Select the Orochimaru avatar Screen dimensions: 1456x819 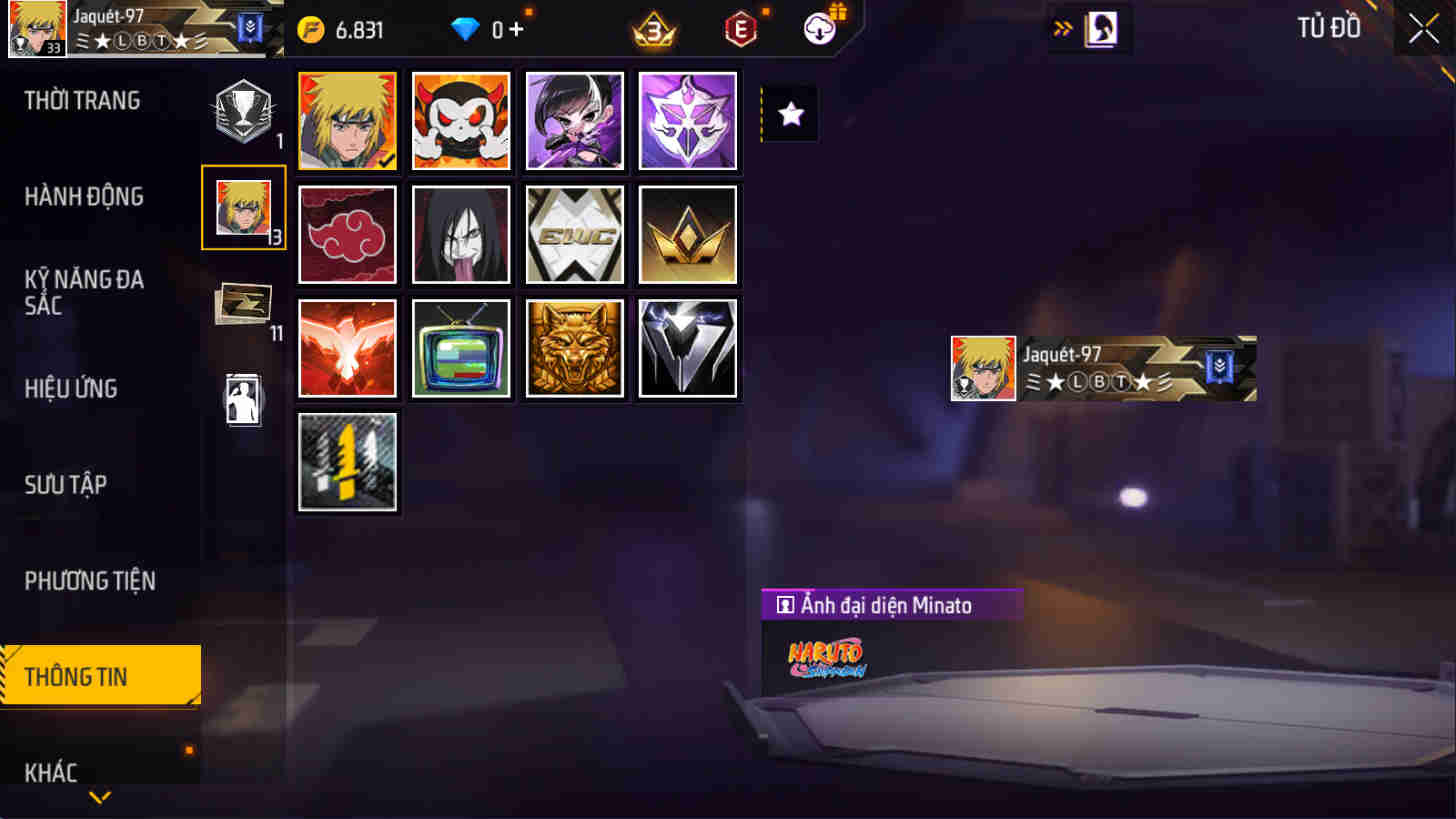tap(460, 234)
